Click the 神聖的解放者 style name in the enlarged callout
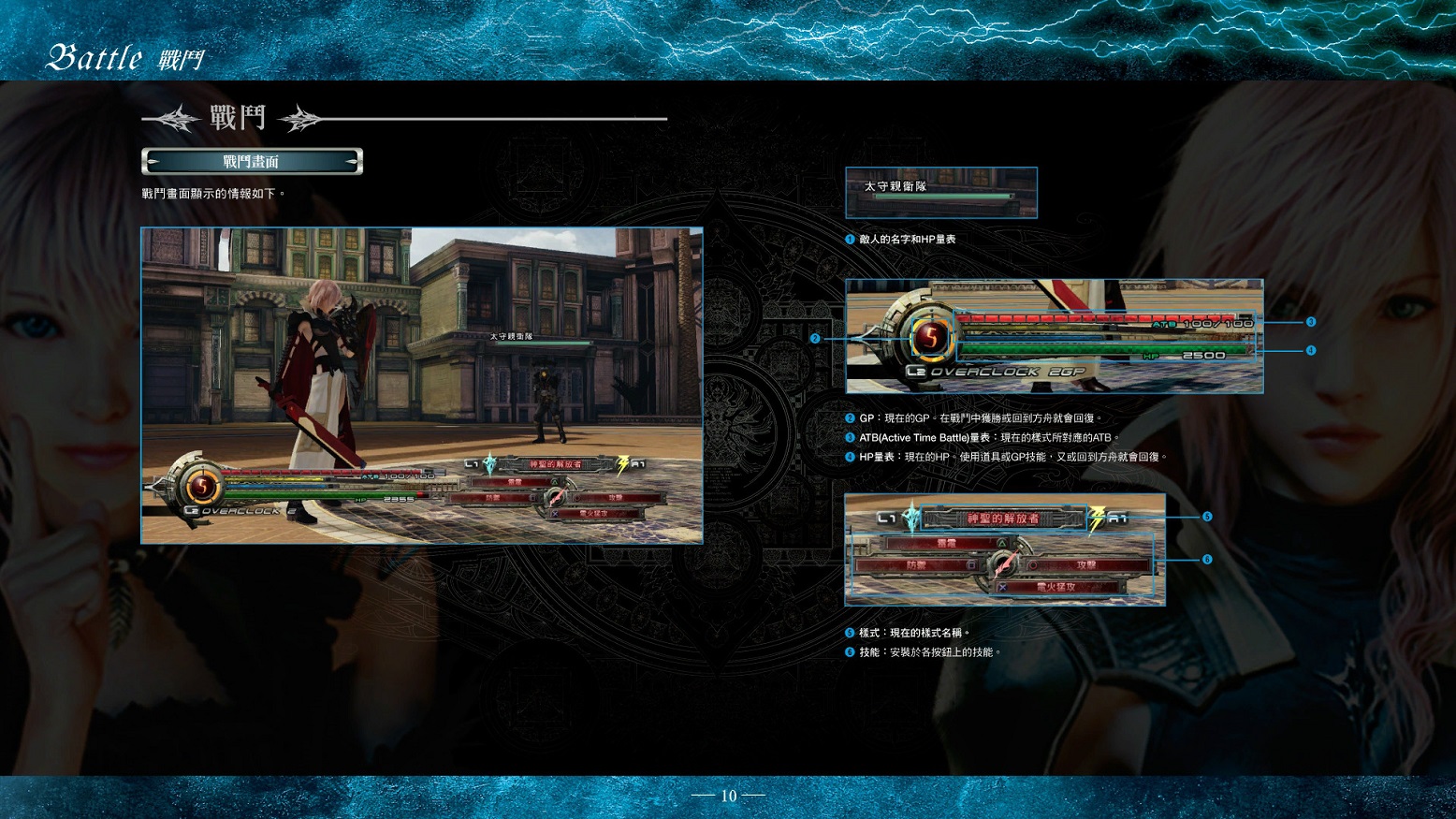This screenshot has height=819, width=1456. click(x=1003, y=519)
